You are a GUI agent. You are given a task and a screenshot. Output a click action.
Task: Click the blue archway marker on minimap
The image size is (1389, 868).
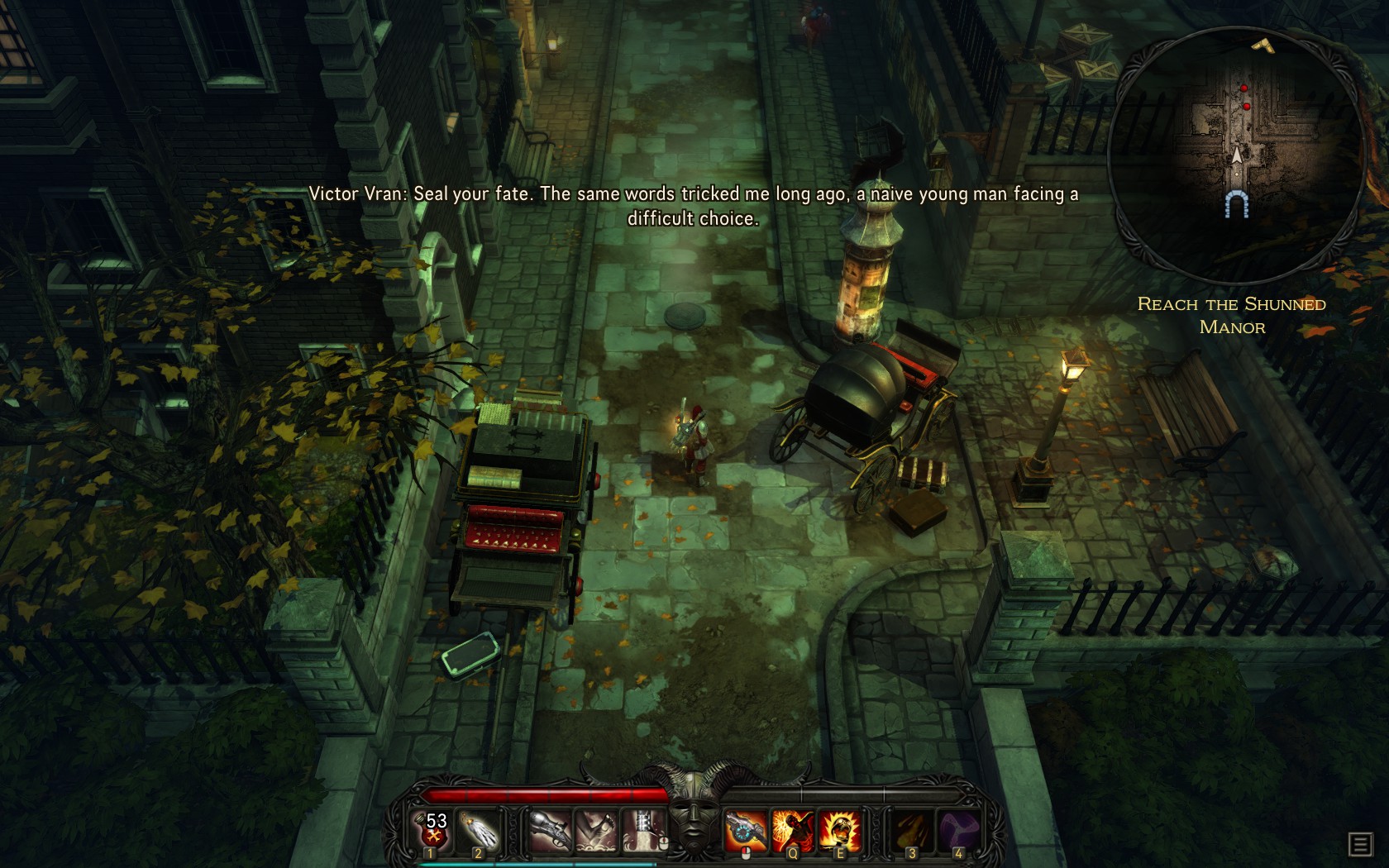1236,204
